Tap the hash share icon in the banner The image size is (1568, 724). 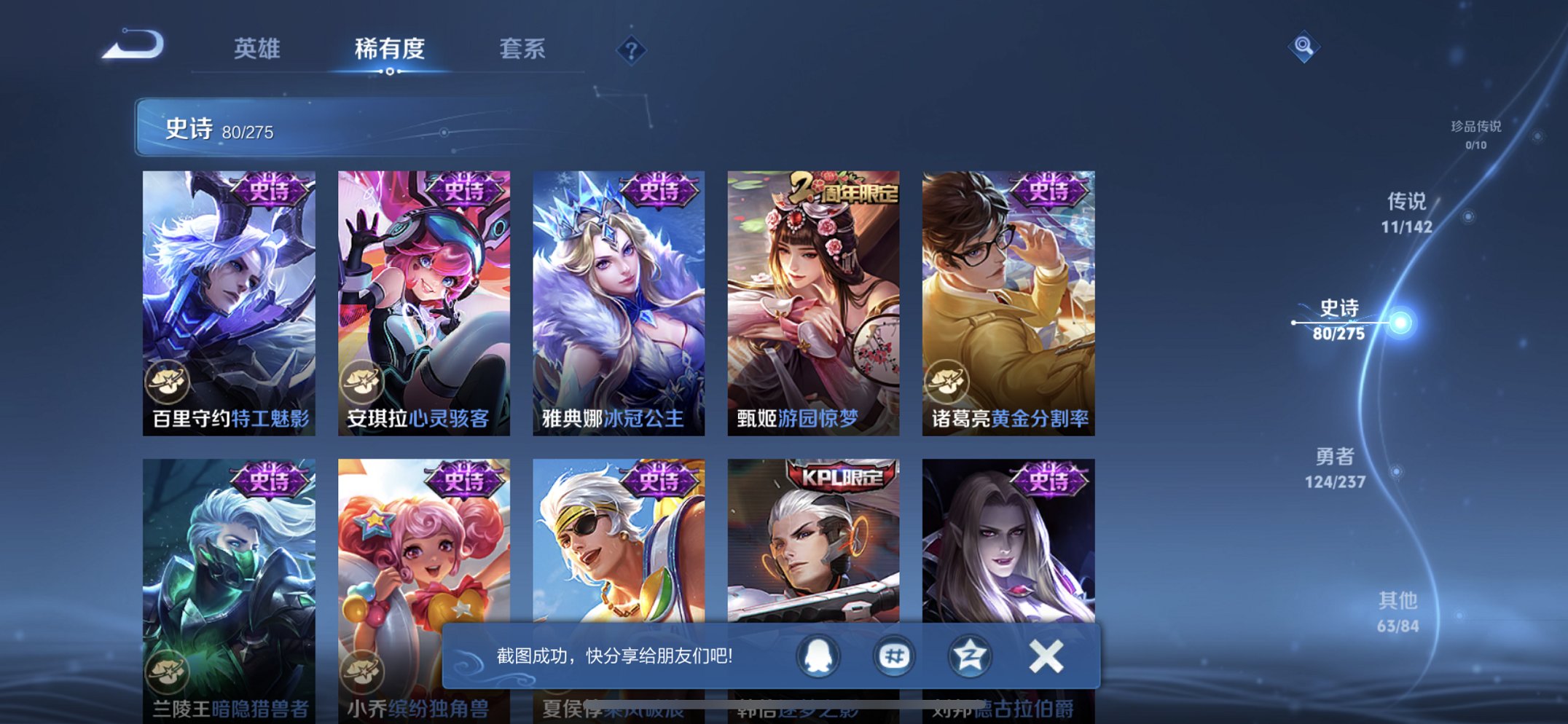pos(893,656)
